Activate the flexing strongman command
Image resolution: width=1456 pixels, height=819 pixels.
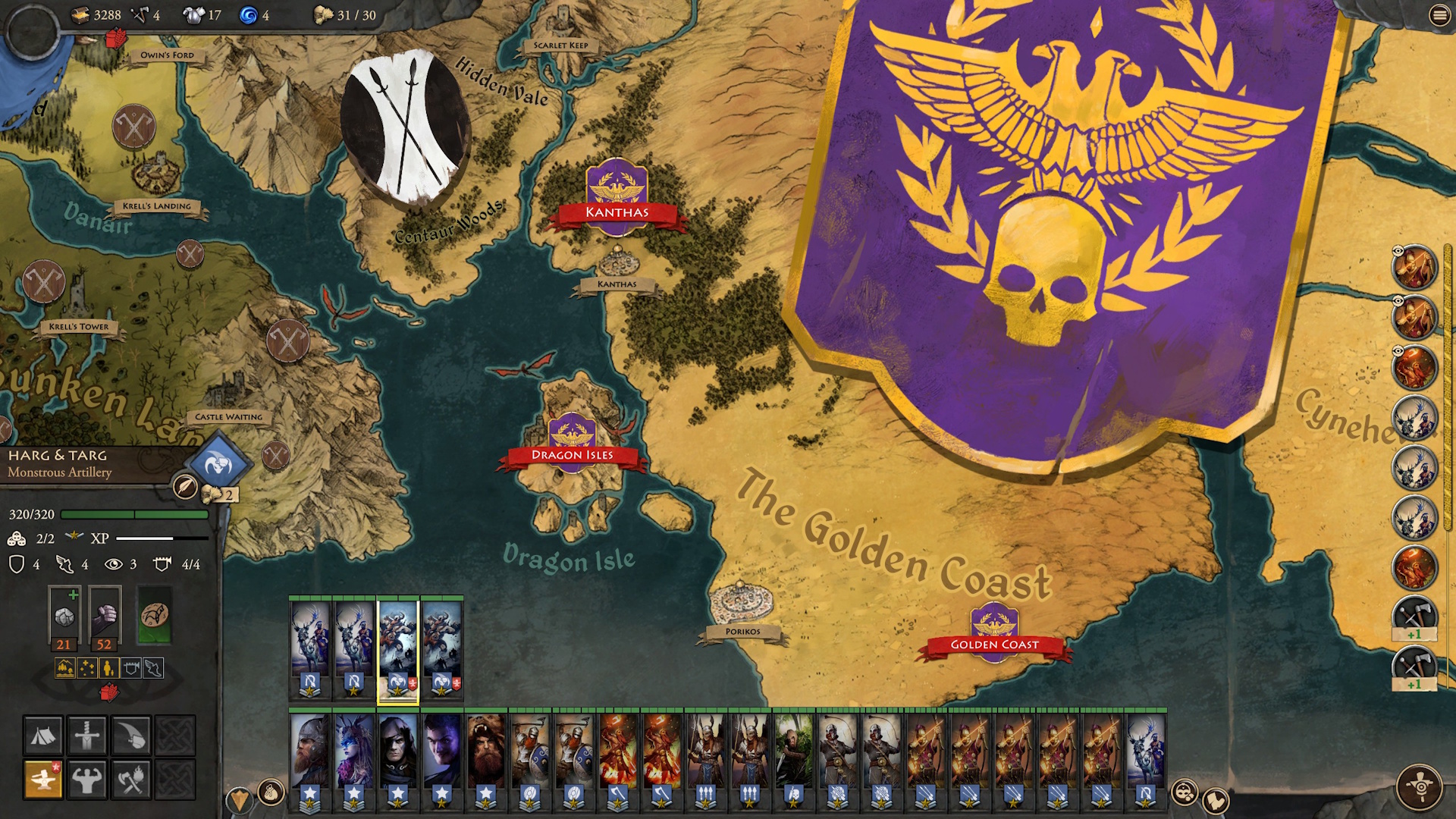[87, 780]
